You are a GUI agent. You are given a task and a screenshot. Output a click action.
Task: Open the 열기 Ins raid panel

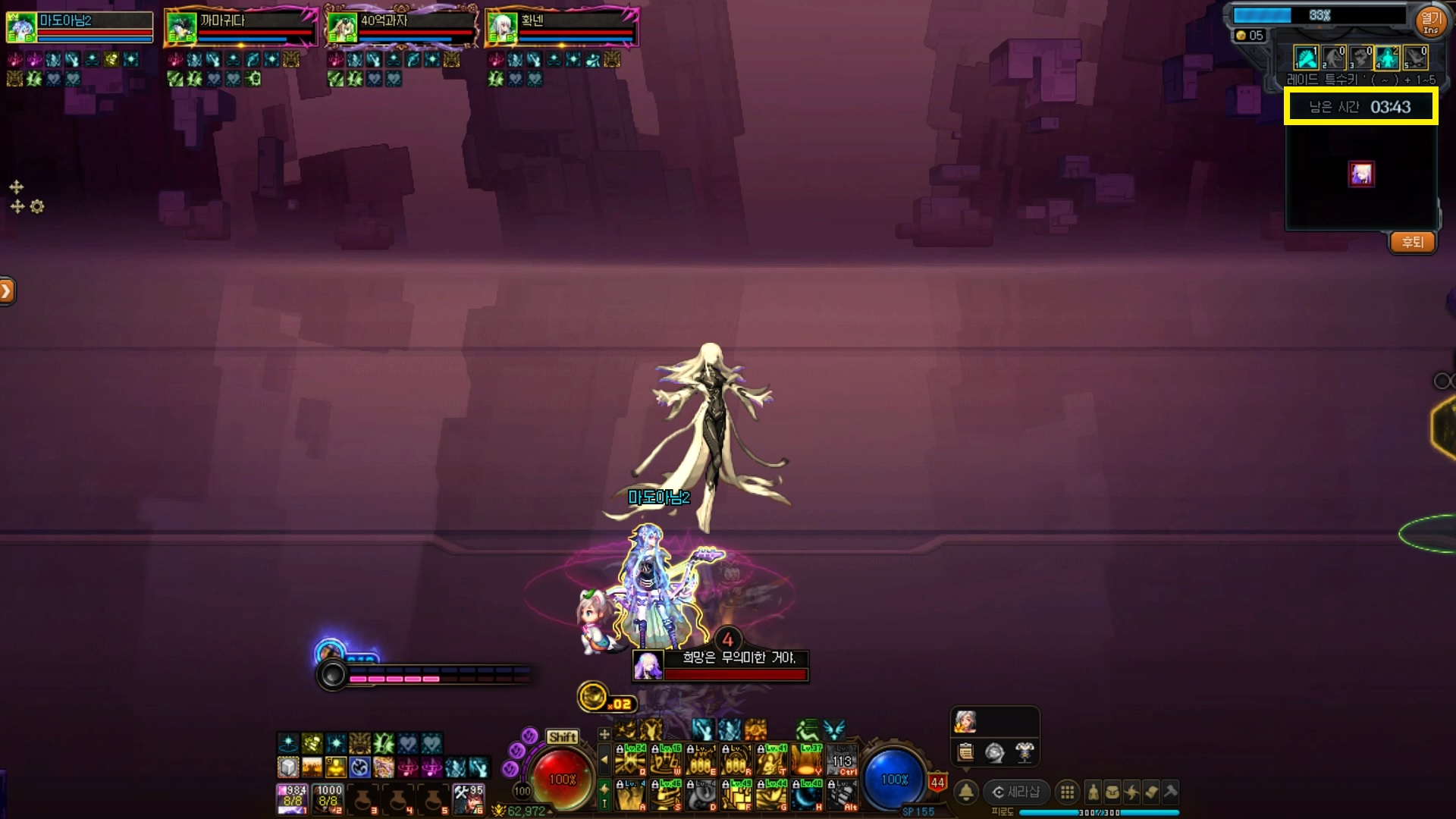(x=1430, y=20)
